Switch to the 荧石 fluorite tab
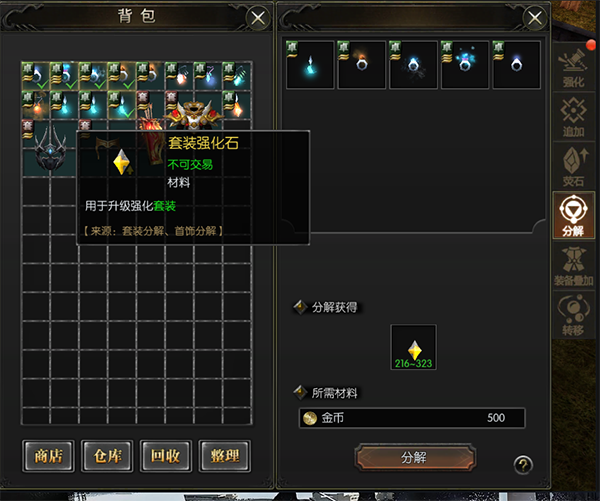The image size is (600, 501). 574,164
